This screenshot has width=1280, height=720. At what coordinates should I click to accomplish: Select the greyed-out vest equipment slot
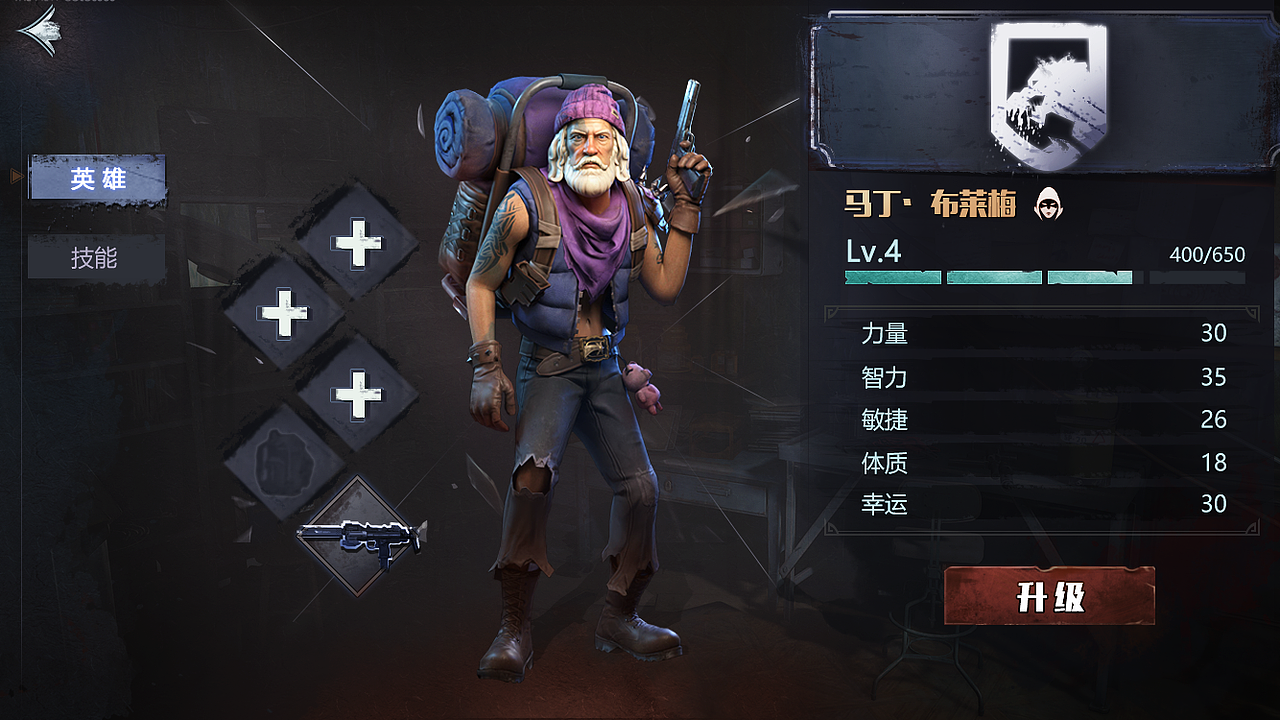(285, 462)
